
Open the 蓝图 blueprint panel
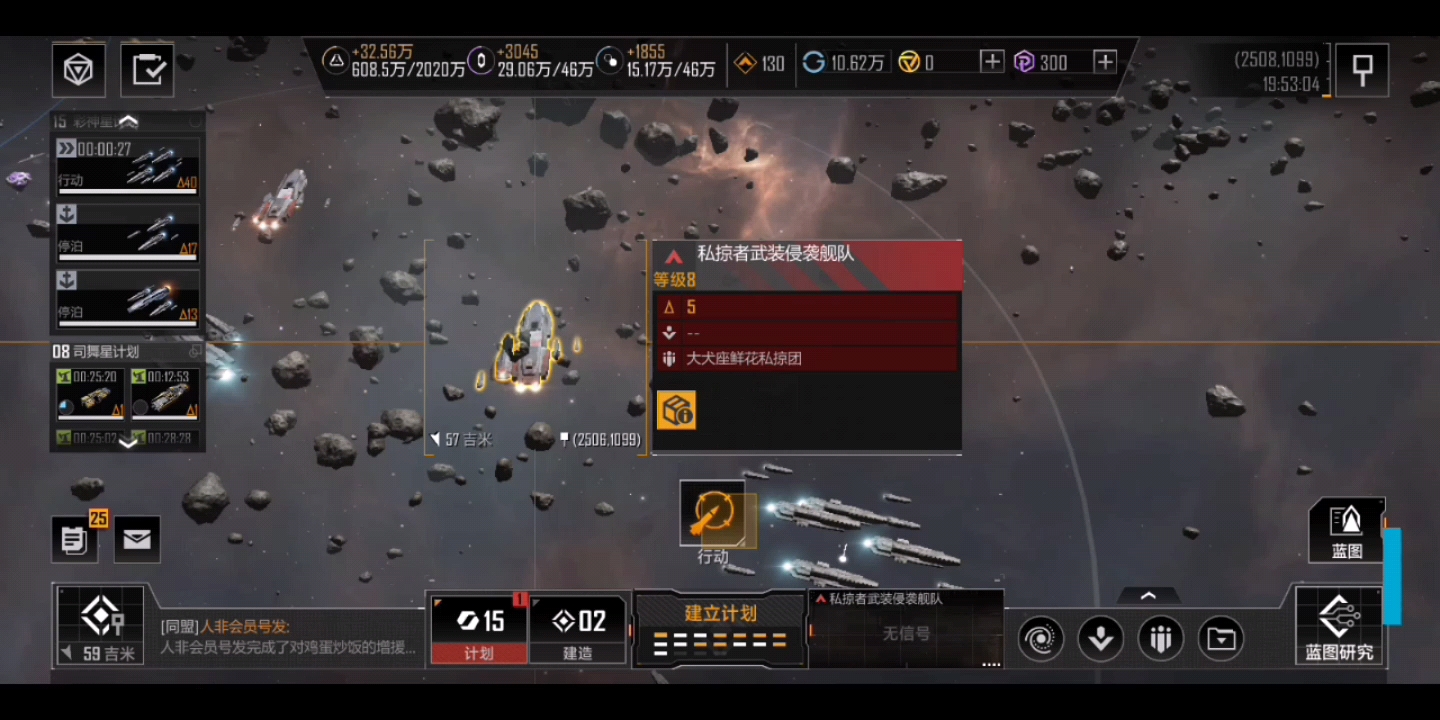tap(1345, 530)
